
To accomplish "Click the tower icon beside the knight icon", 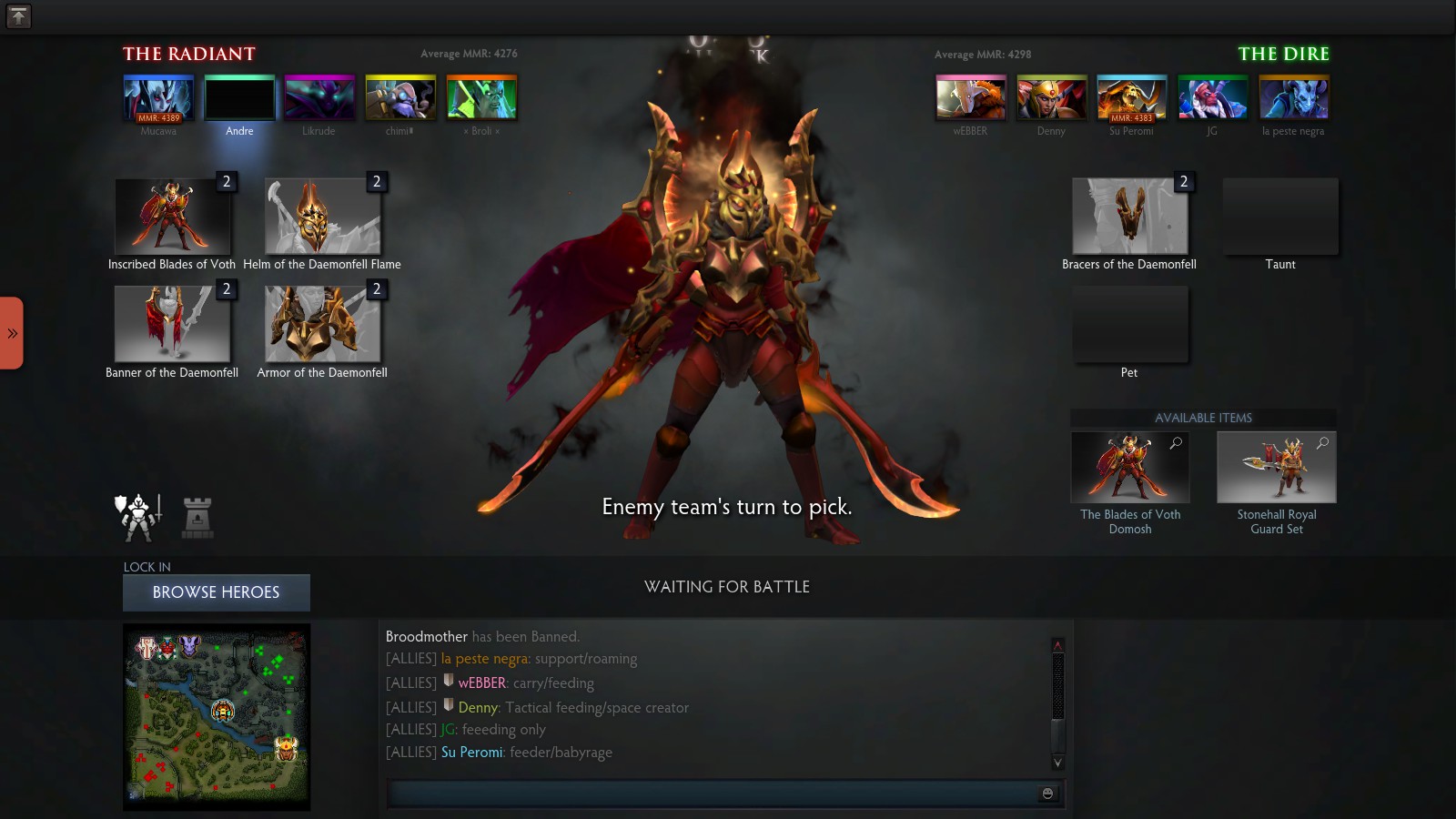I will (198, 515).
